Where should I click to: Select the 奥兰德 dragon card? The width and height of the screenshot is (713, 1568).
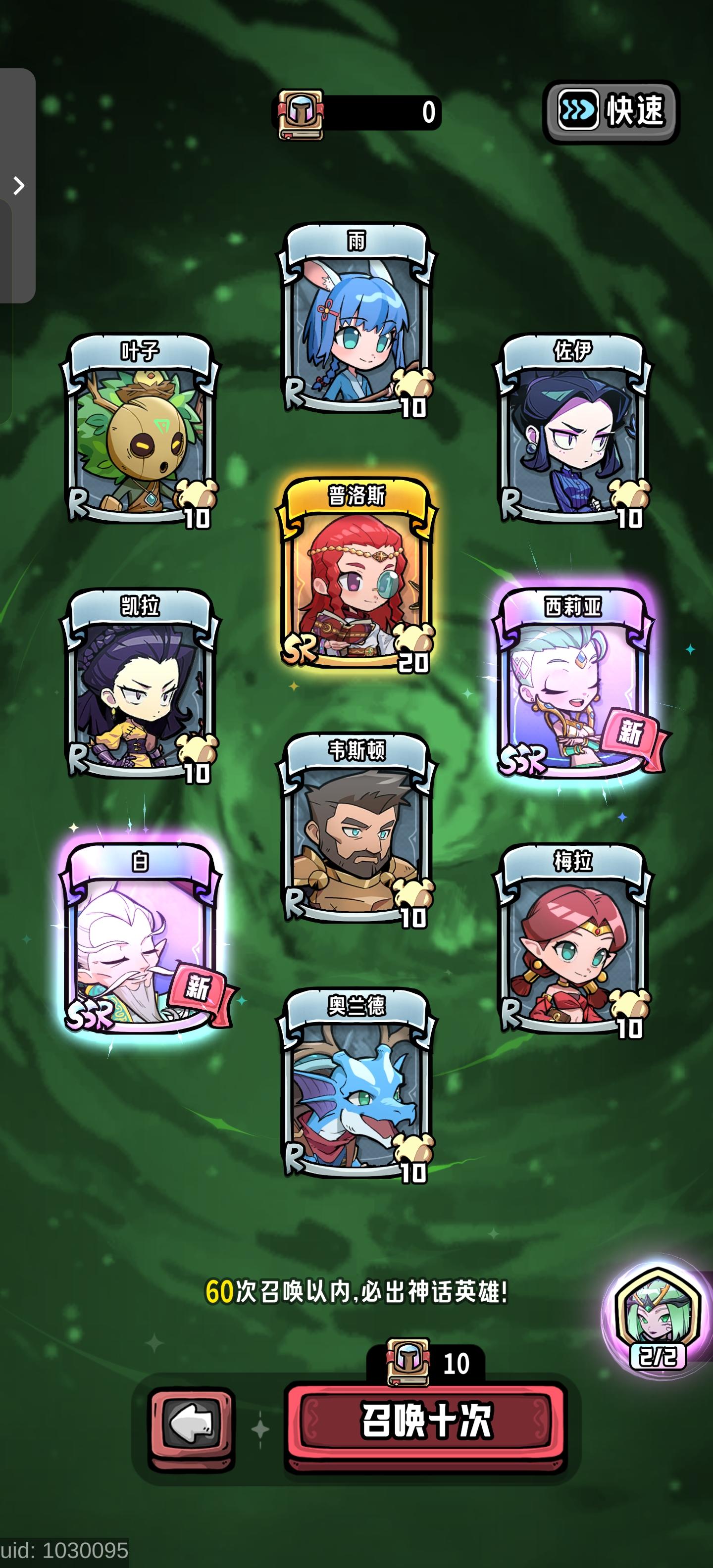[x=357, y=1089]
